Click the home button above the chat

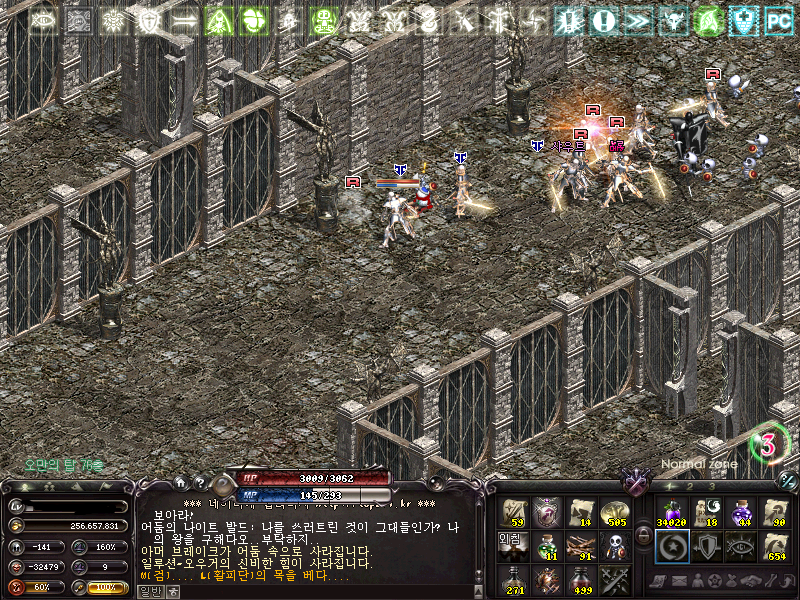(x=180, y=482)
